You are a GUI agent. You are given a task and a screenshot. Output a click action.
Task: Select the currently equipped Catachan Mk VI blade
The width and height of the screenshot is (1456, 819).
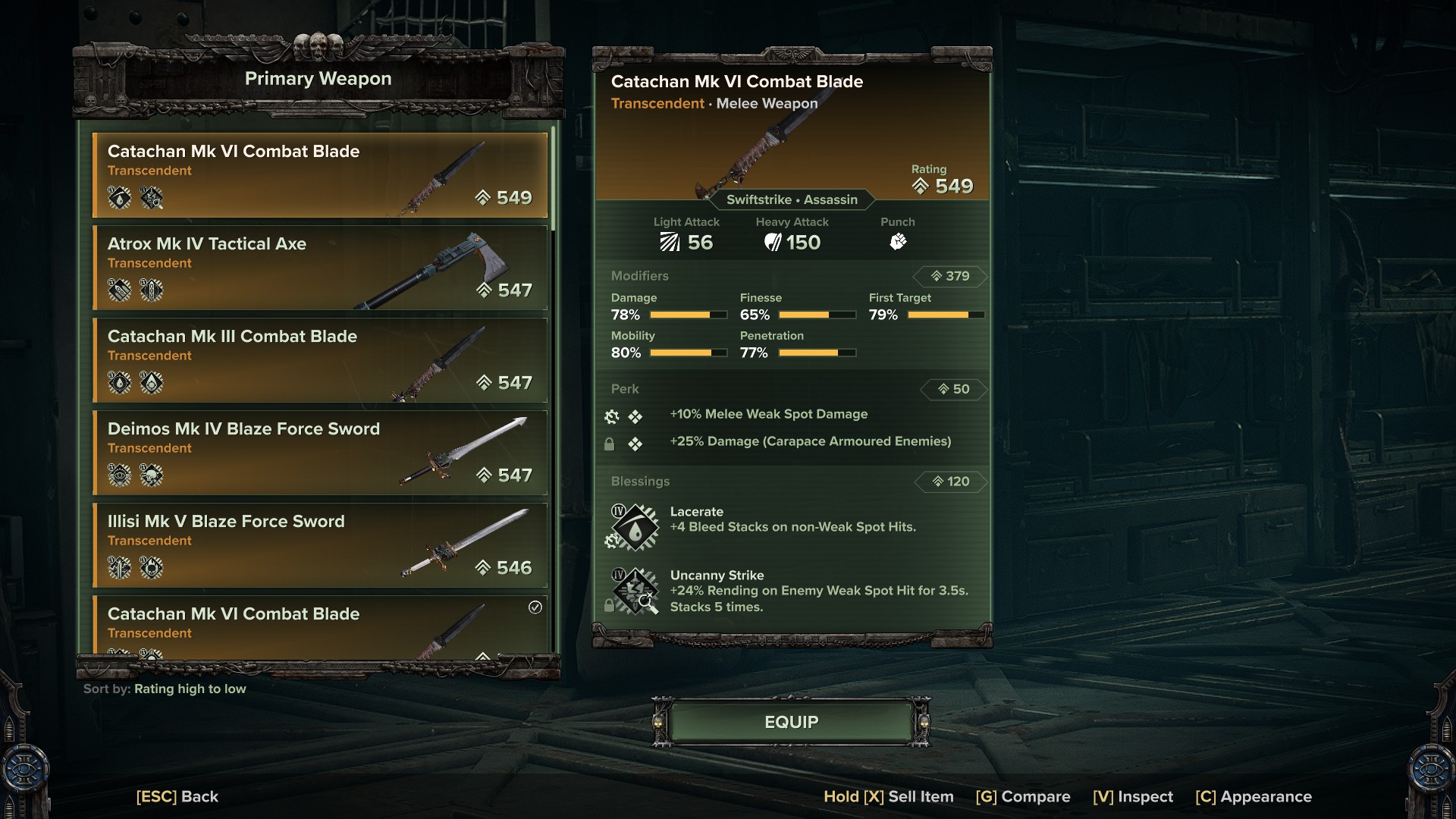click(319, 626)
